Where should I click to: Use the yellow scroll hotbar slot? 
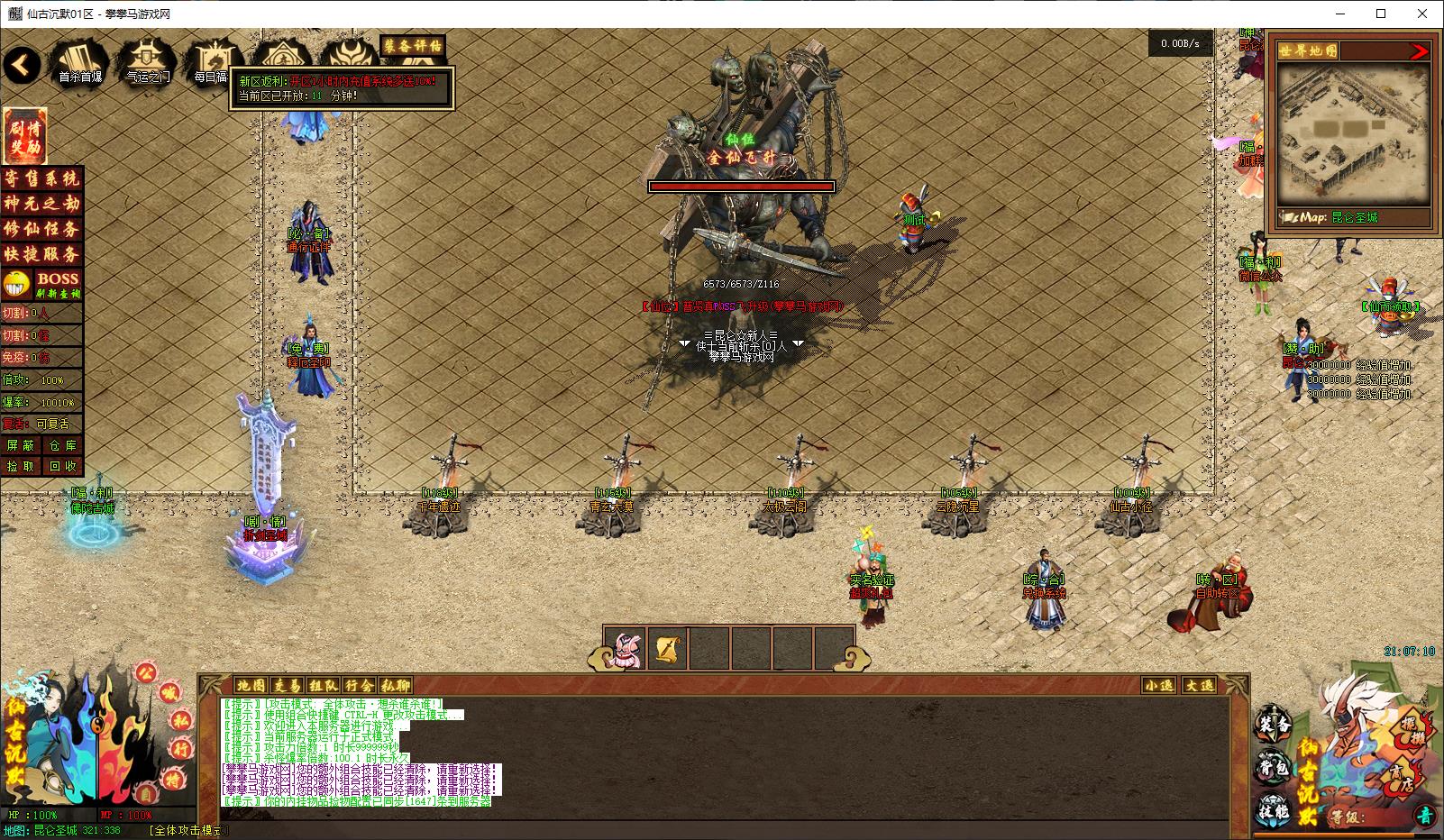pos(668,649)
